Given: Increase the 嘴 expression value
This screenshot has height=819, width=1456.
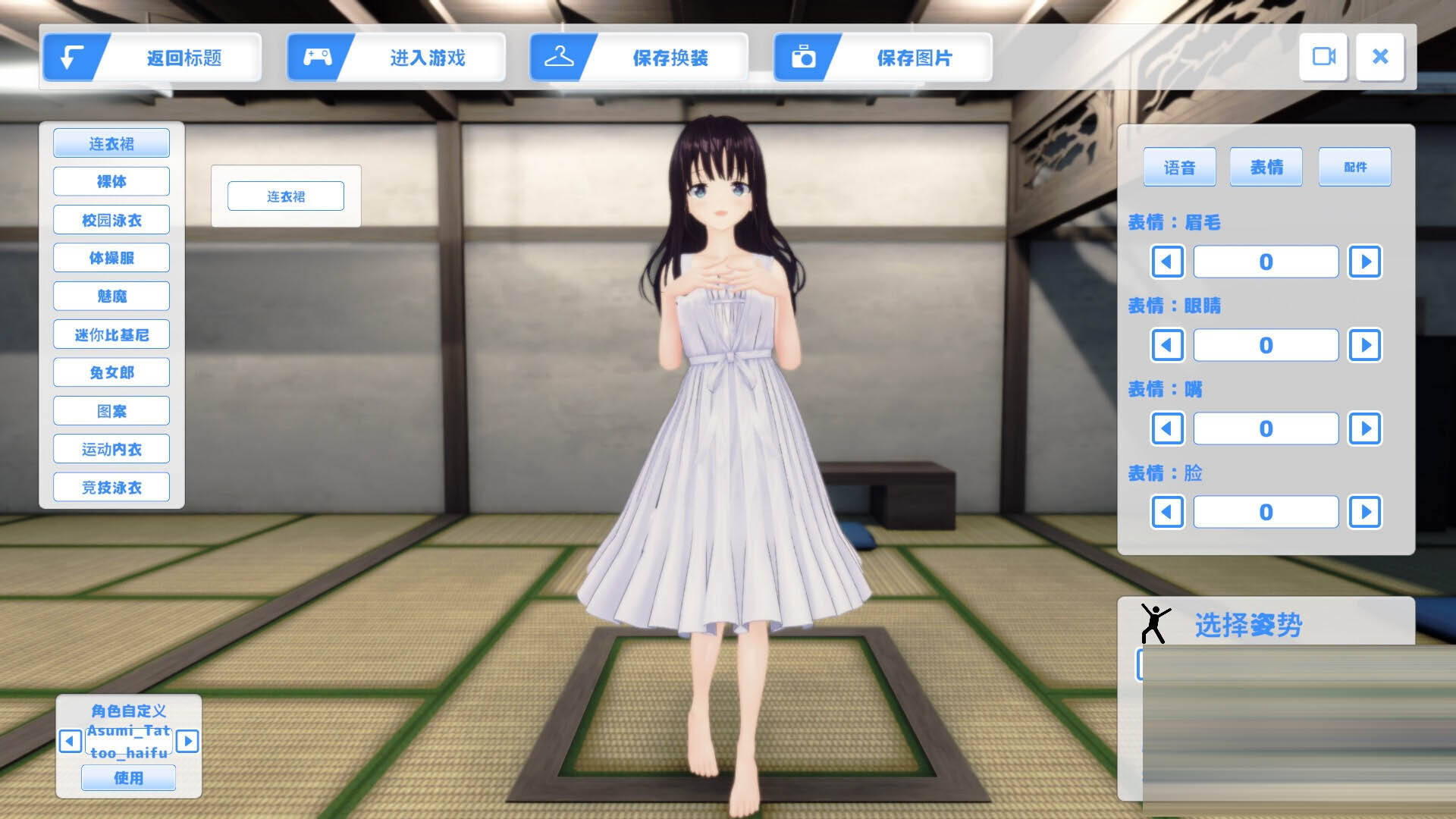Looking at the screenshot, I should click(x=1365, y=428).
